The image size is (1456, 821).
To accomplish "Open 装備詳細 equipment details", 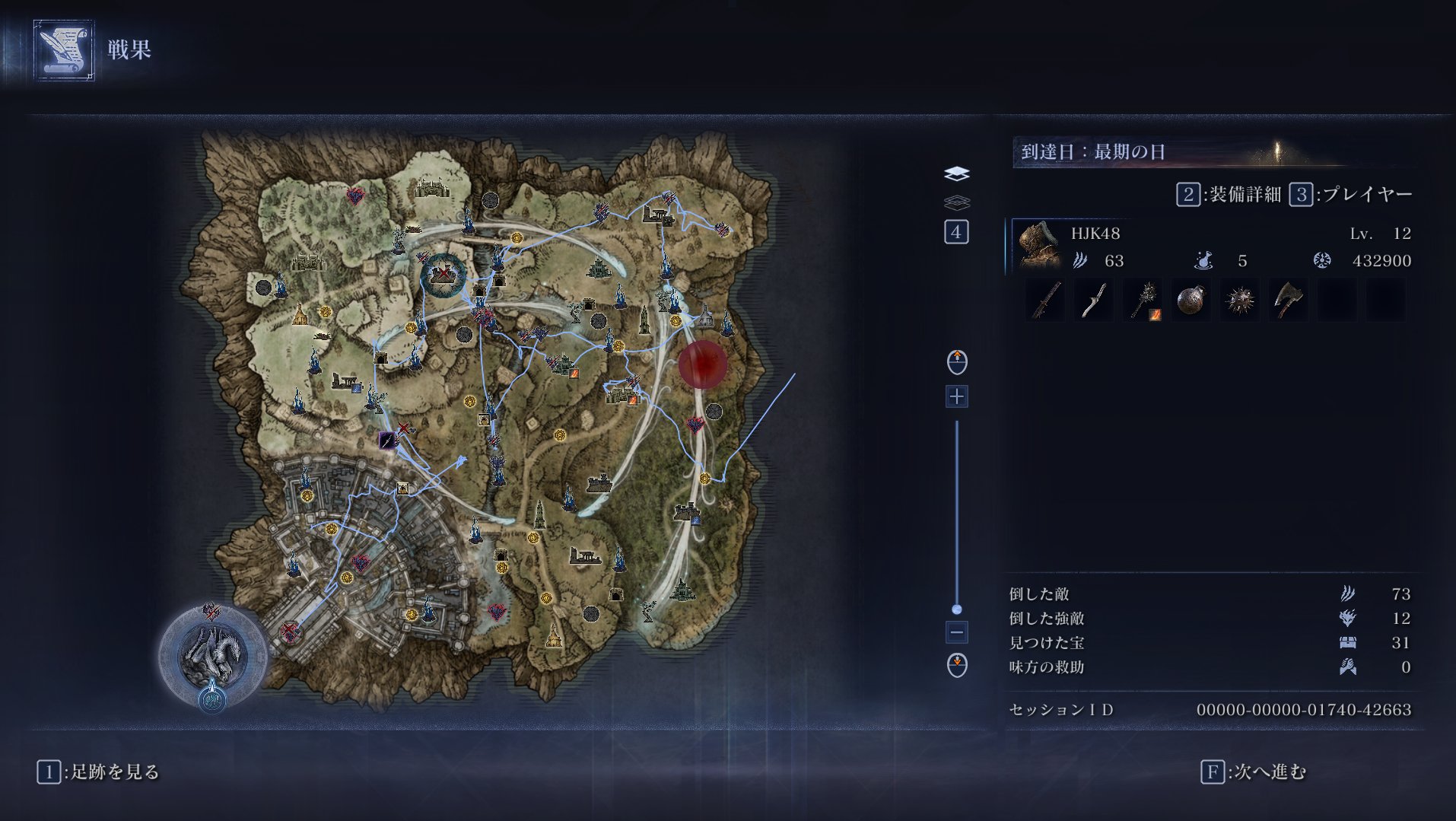I will click(1229, 195).
